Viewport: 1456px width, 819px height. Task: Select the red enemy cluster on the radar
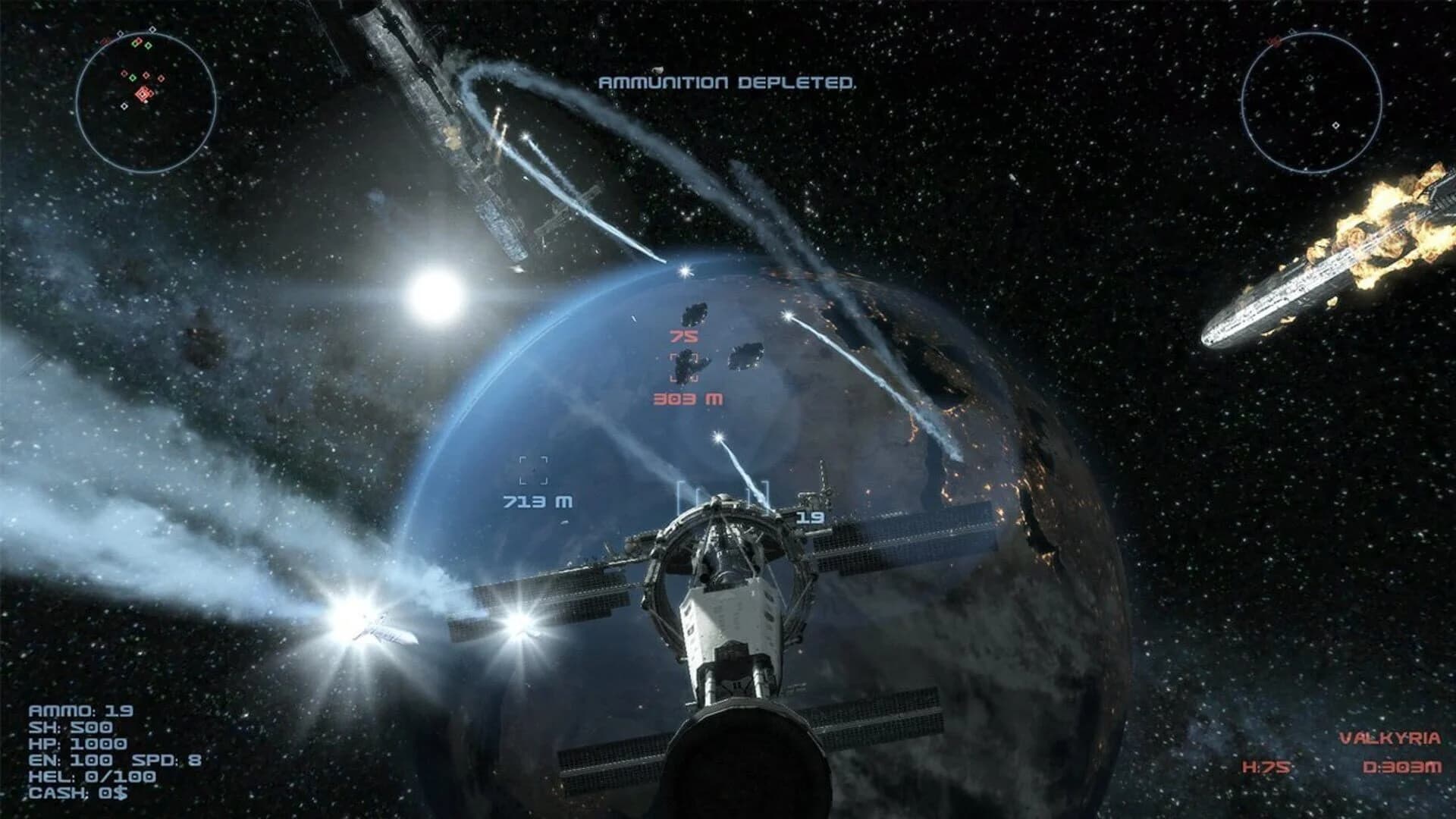tap(143, 93)
